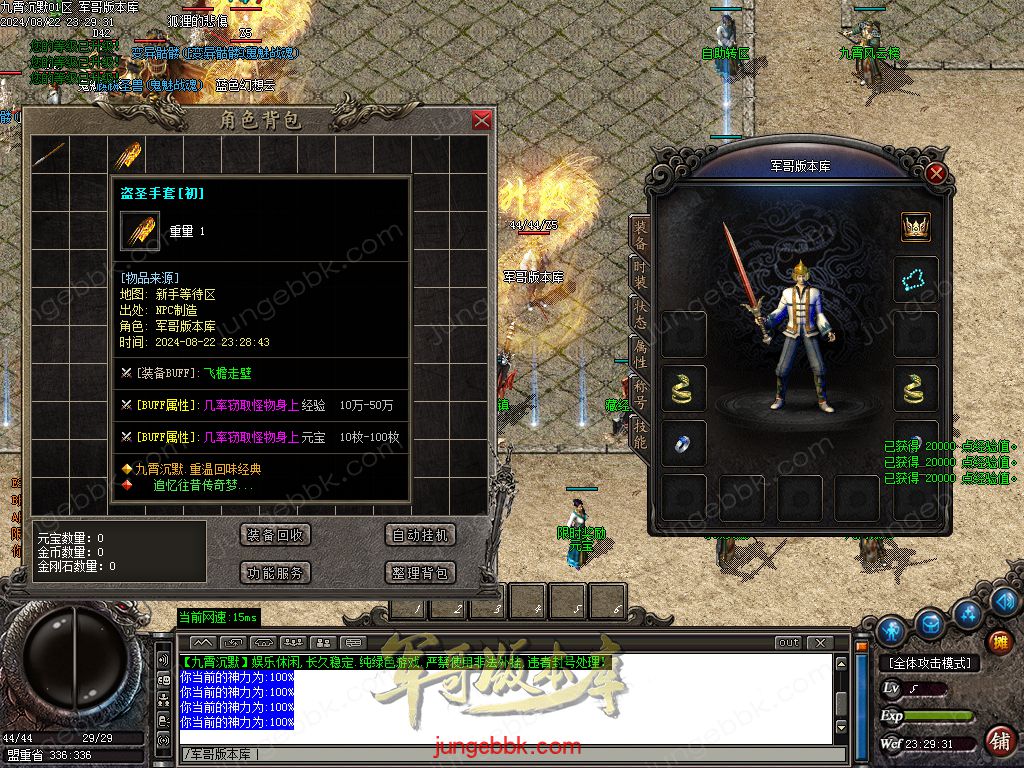The image size is (1024, 768).
Task: Toggle the blue speaker sound icon
Action: pos(1006,601)
